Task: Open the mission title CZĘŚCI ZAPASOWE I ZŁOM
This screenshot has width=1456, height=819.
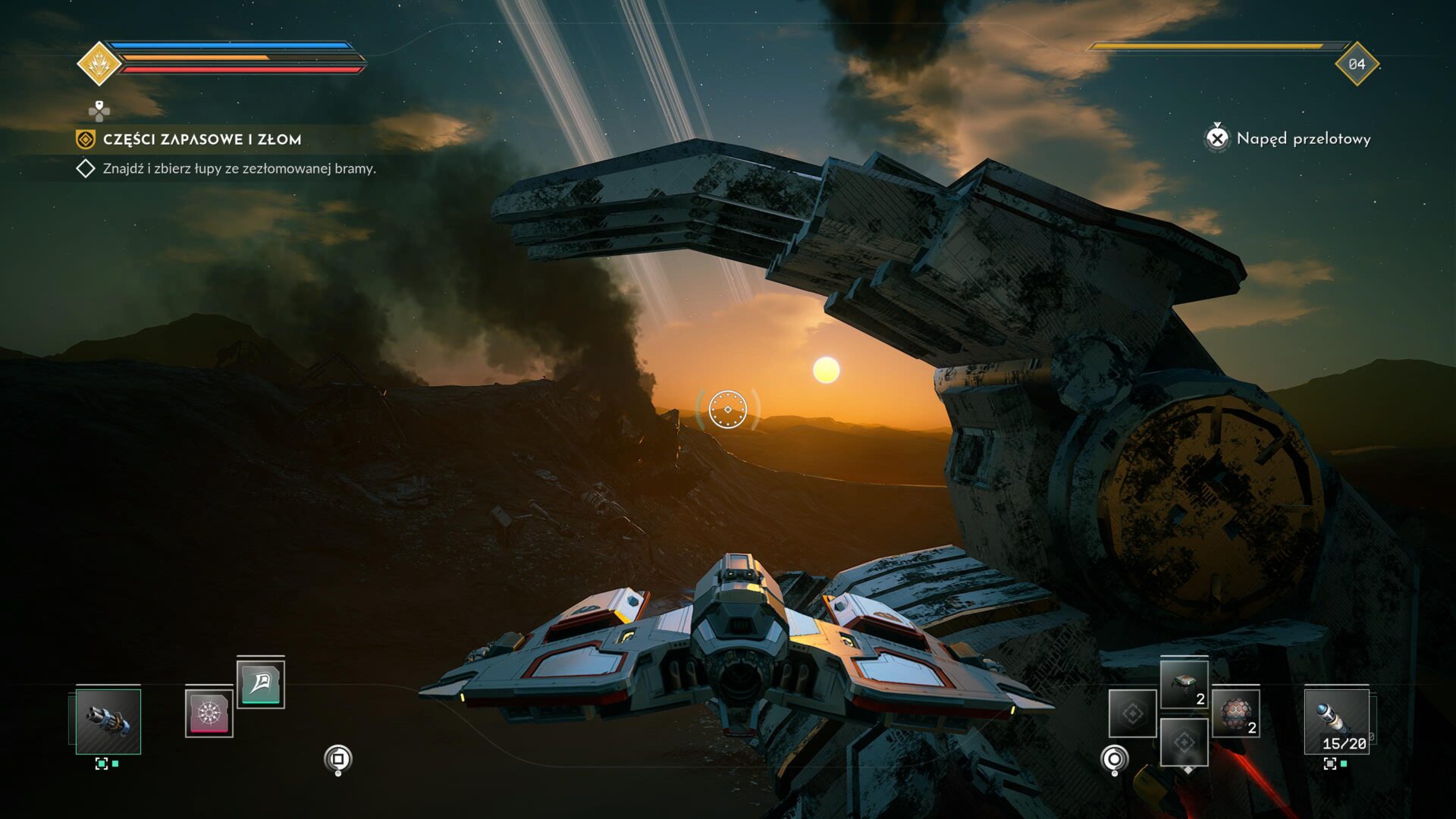Action: pyautogui.click(x=200, y=140)
